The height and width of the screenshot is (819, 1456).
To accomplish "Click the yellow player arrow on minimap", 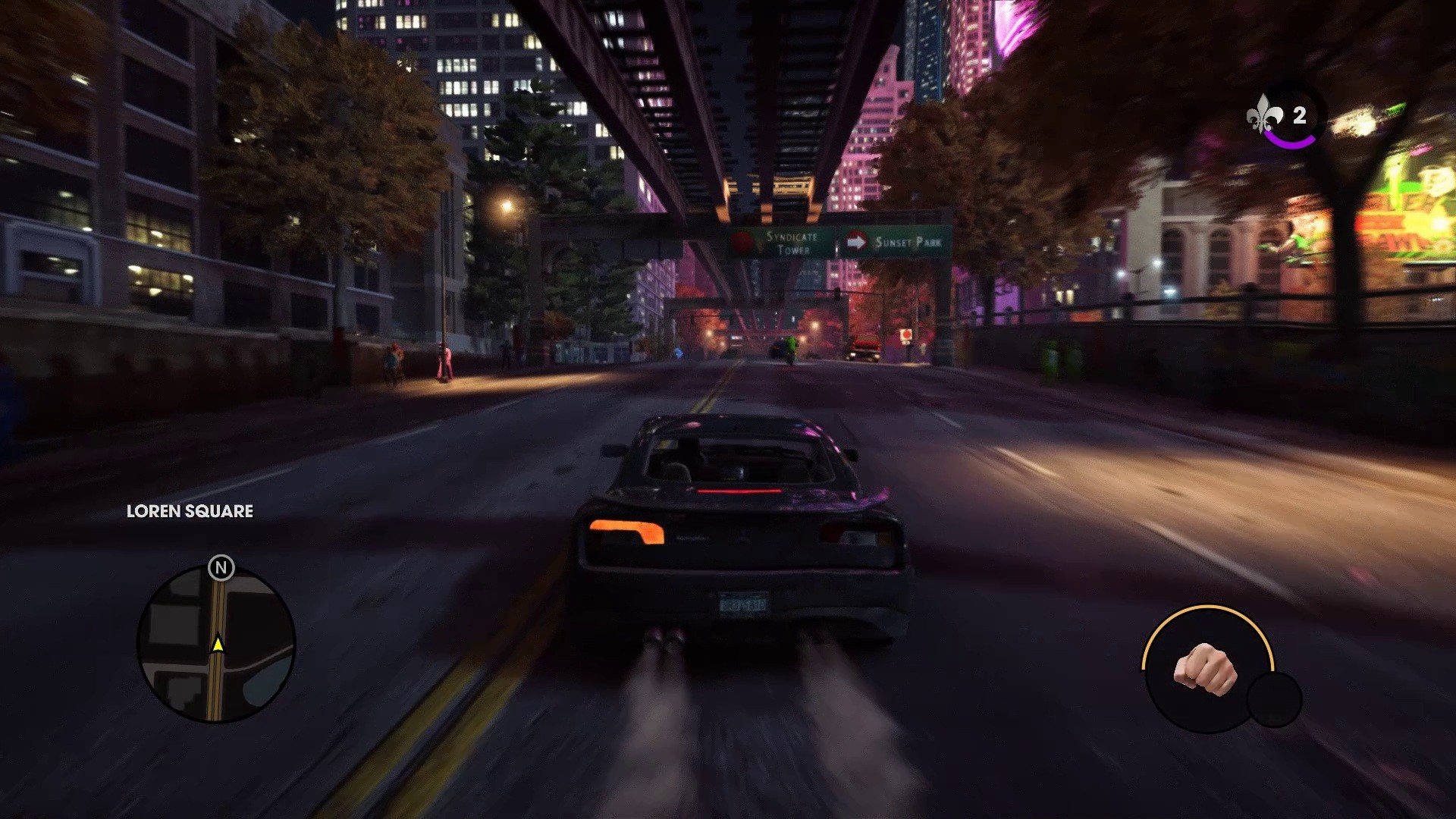I will tap(218, 643).
